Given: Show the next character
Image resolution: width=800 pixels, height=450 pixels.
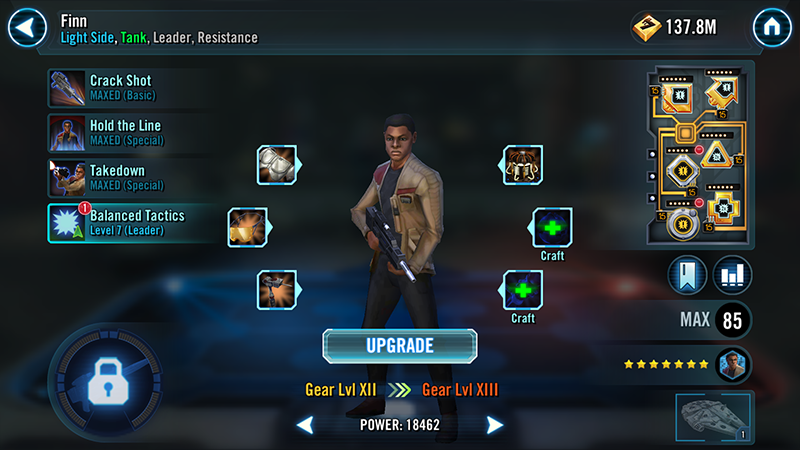Looking at the screenshot, I should tap(494, 425).
